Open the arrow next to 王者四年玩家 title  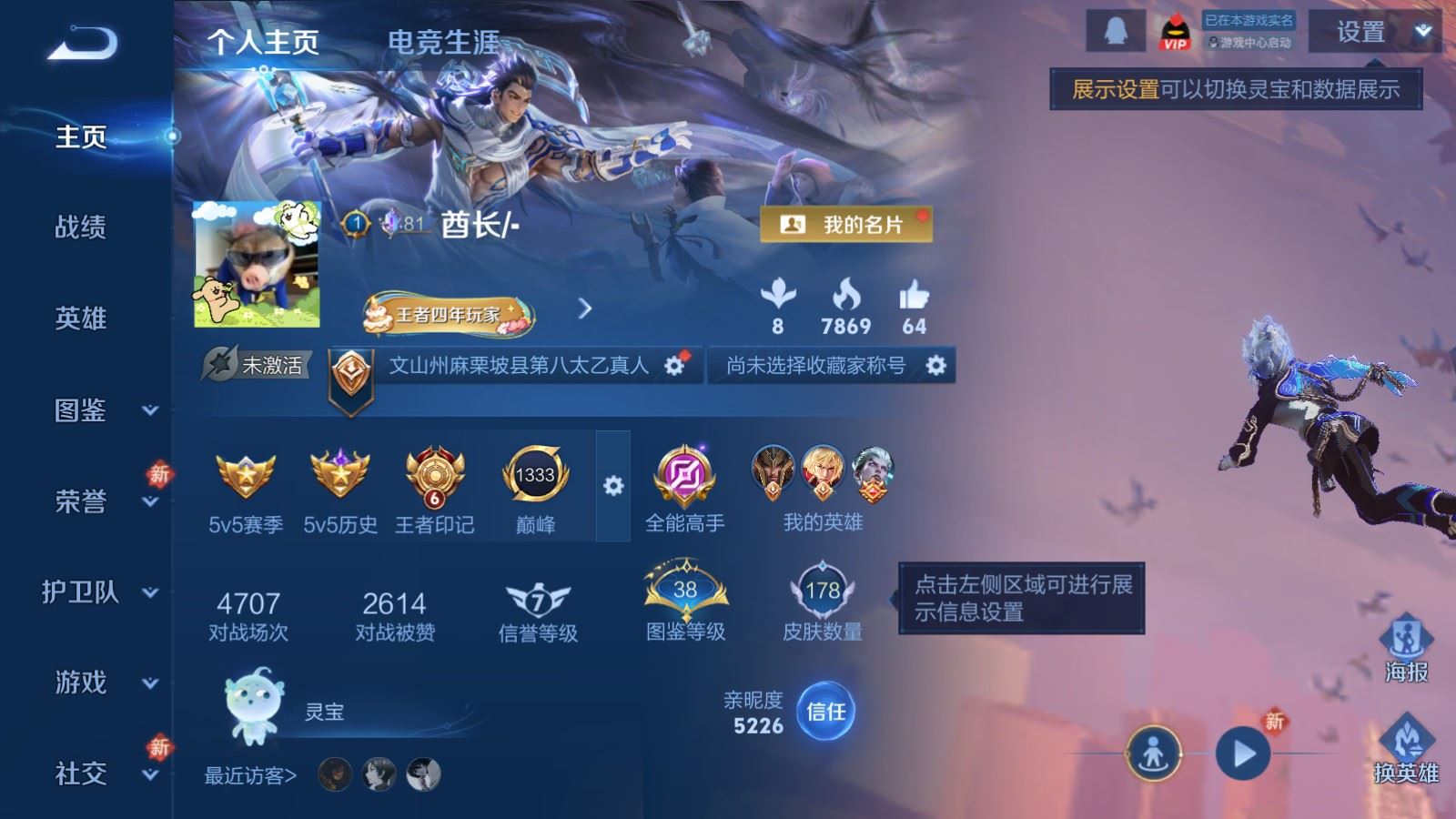(582, 309)
